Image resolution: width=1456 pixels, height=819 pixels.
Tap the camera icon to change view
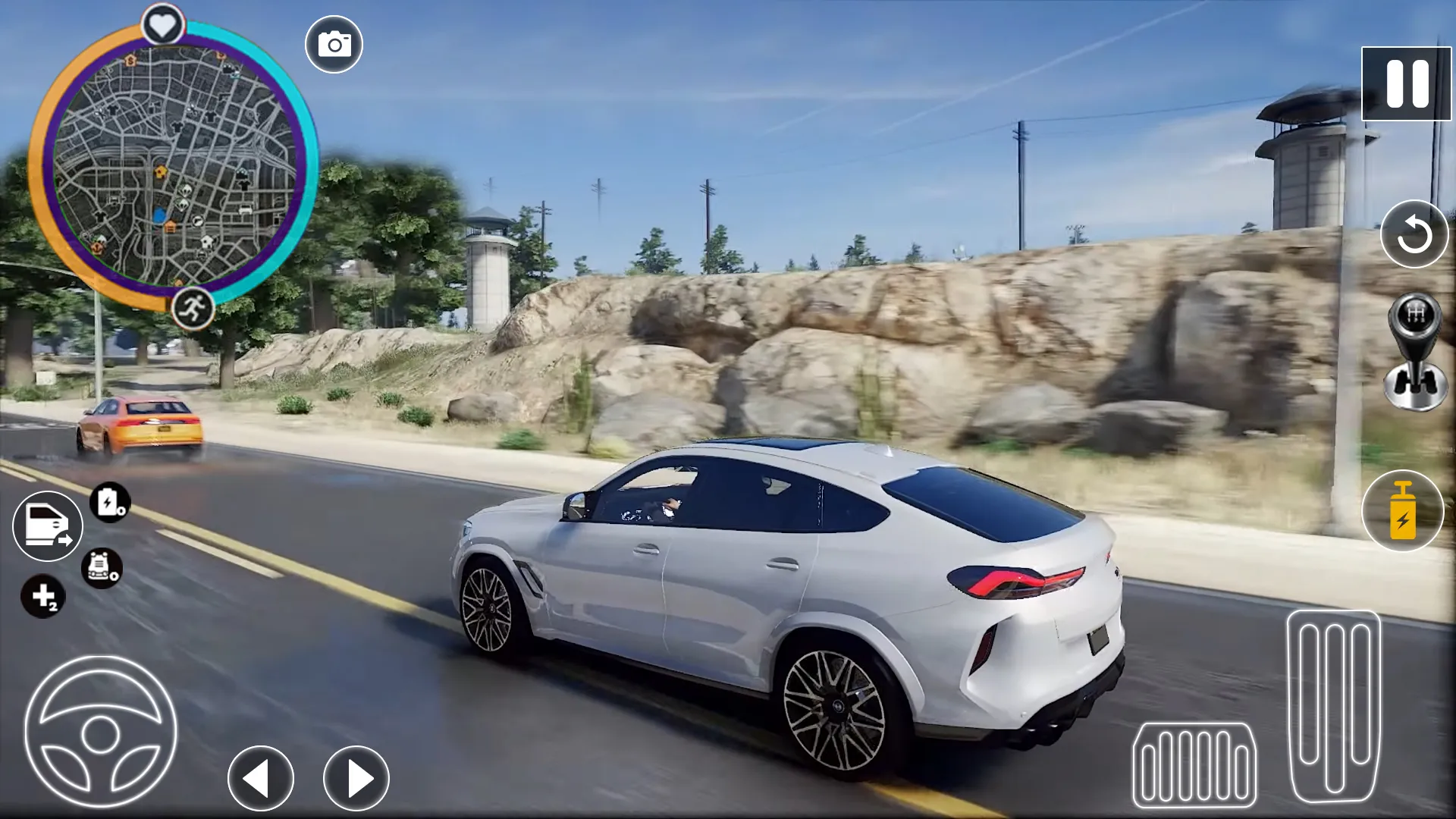click(x=334, y=43)
